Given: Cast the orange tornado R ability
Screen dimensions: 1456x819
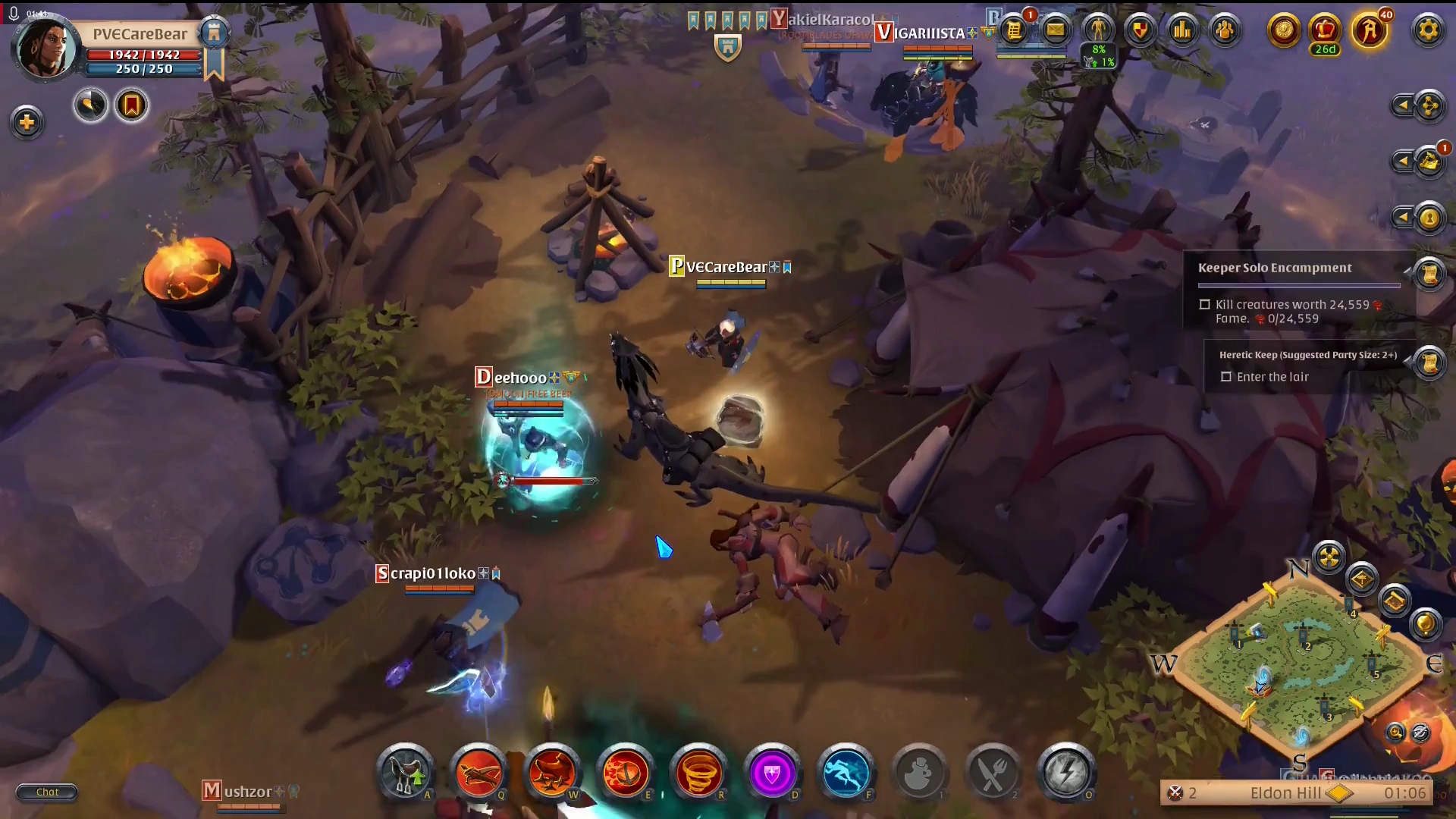Looking at the screenshot, I should [698, 773].
